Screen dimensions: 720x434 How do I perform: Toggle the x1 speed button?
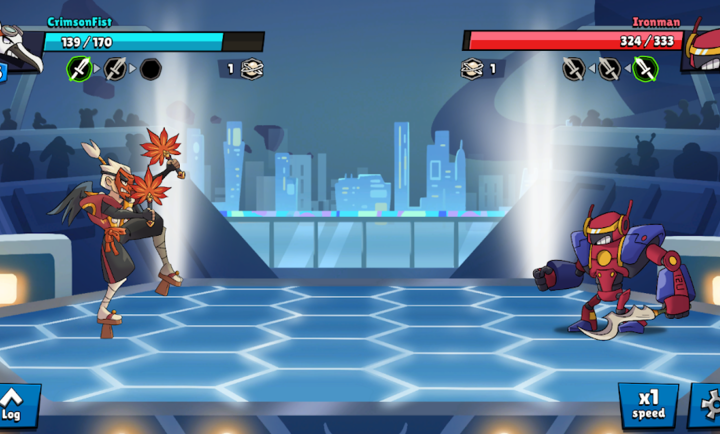click(x=647, y=404)
